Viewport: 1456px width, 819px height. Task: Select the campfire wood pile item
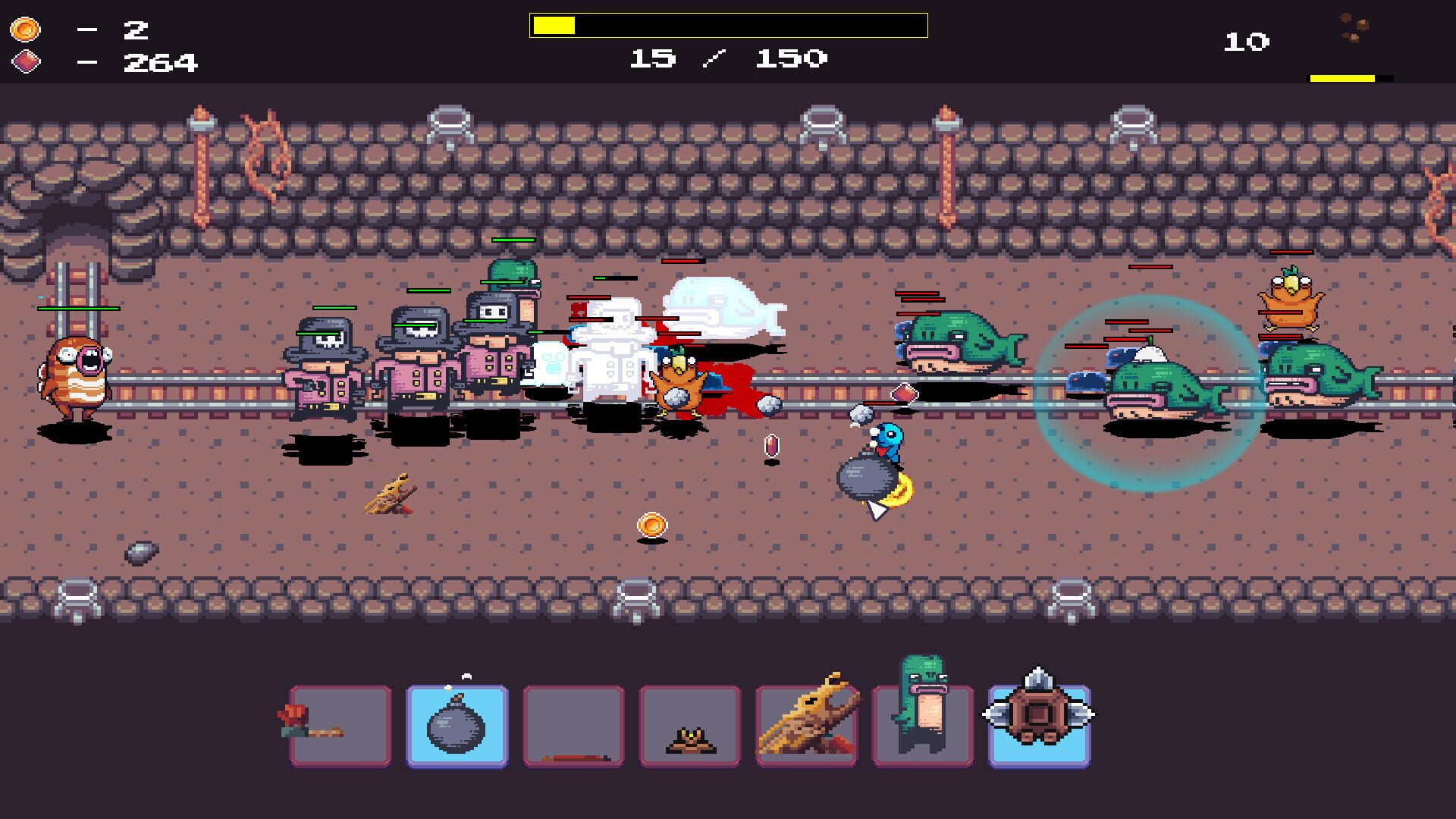click(x=690, y=724)
